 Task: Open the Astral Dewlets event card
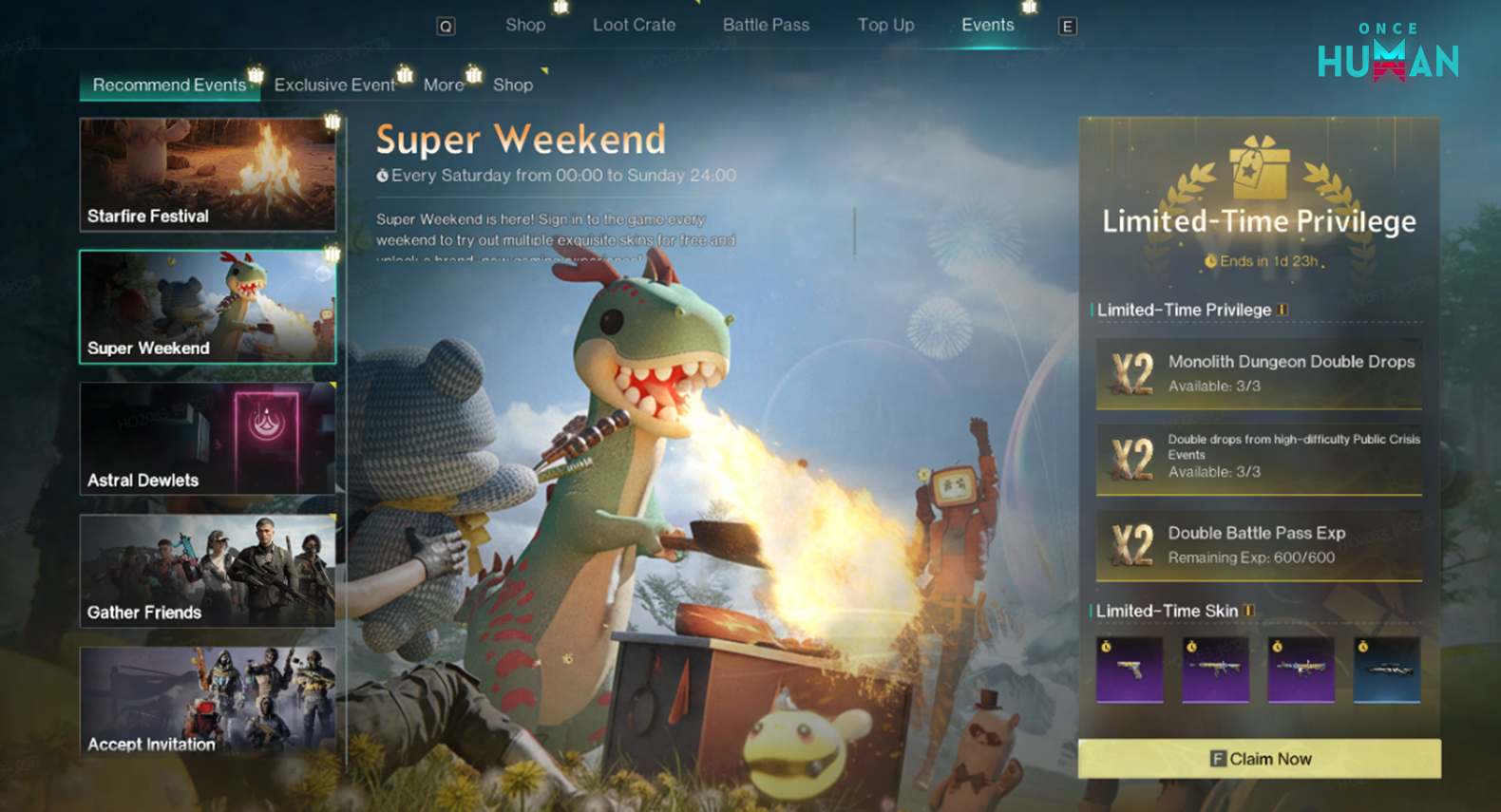[207, 439]
